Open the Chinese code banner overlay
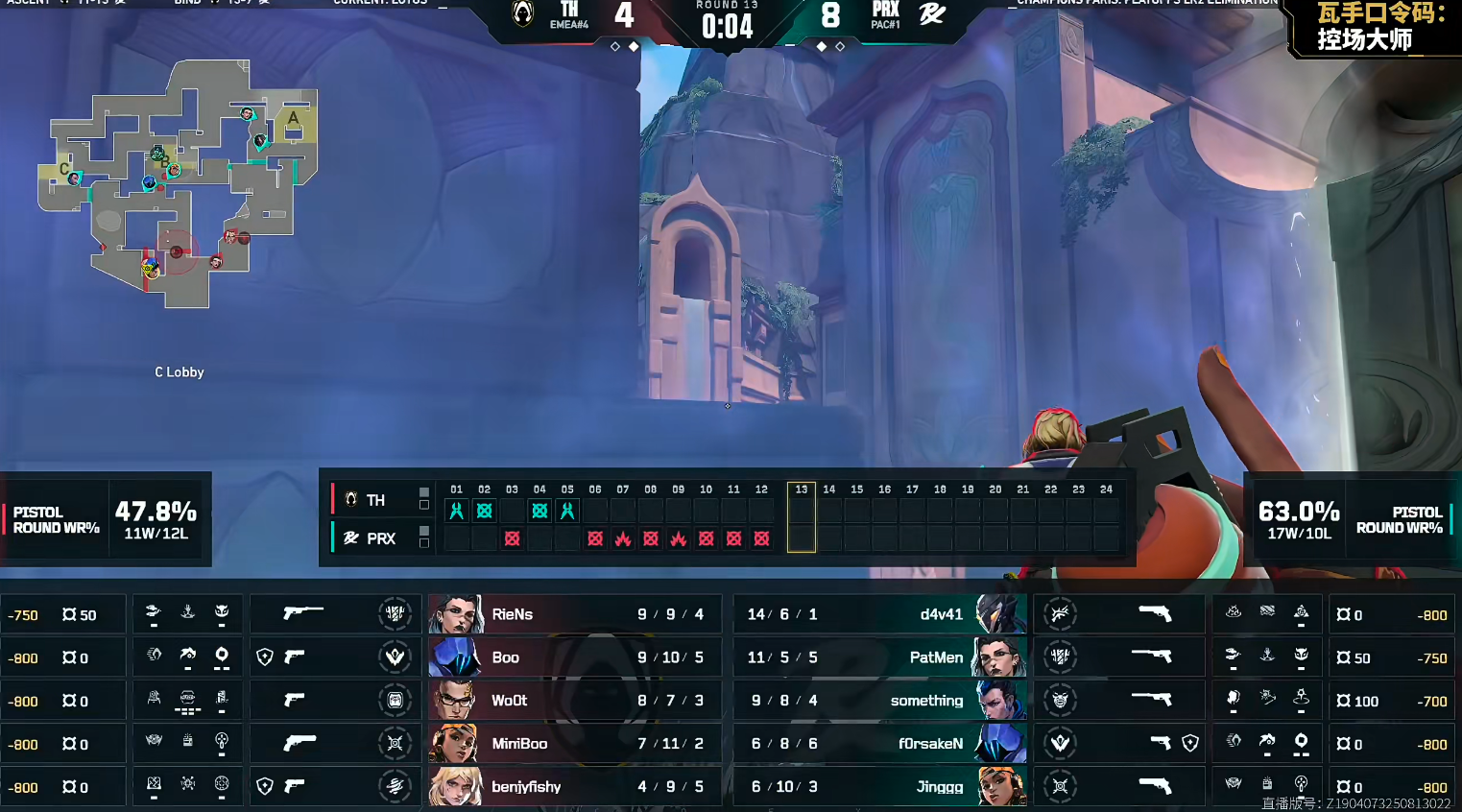The width and height of the screenshot is (1462, 812). pyautogui.click(x=1377, y=27)
